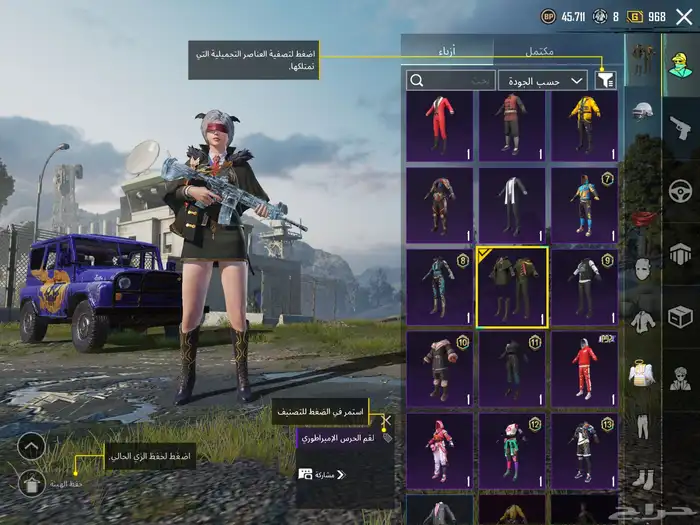This screenshot has width=700, height=525.
Task: Select the red suit outfit
Action: click(440, 126)
